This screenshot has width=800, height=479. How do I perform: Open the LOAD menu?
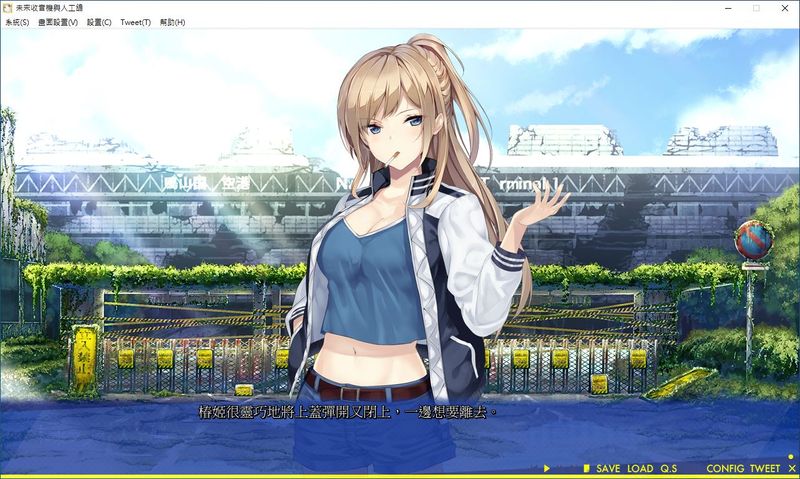tap(640, 469)
